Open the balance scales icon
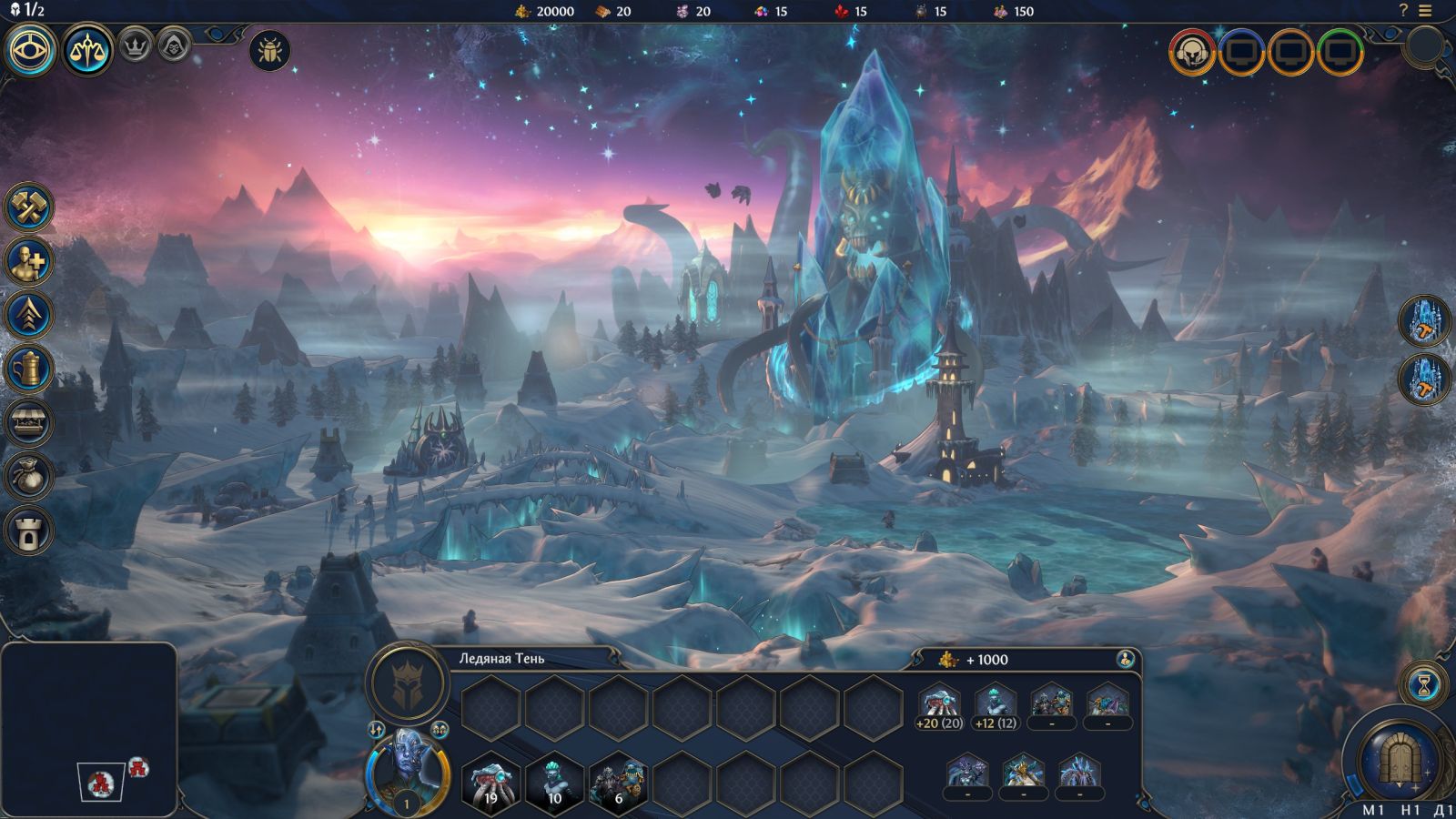Screen dimensions: 1456x819 click(x=87, y=49)
